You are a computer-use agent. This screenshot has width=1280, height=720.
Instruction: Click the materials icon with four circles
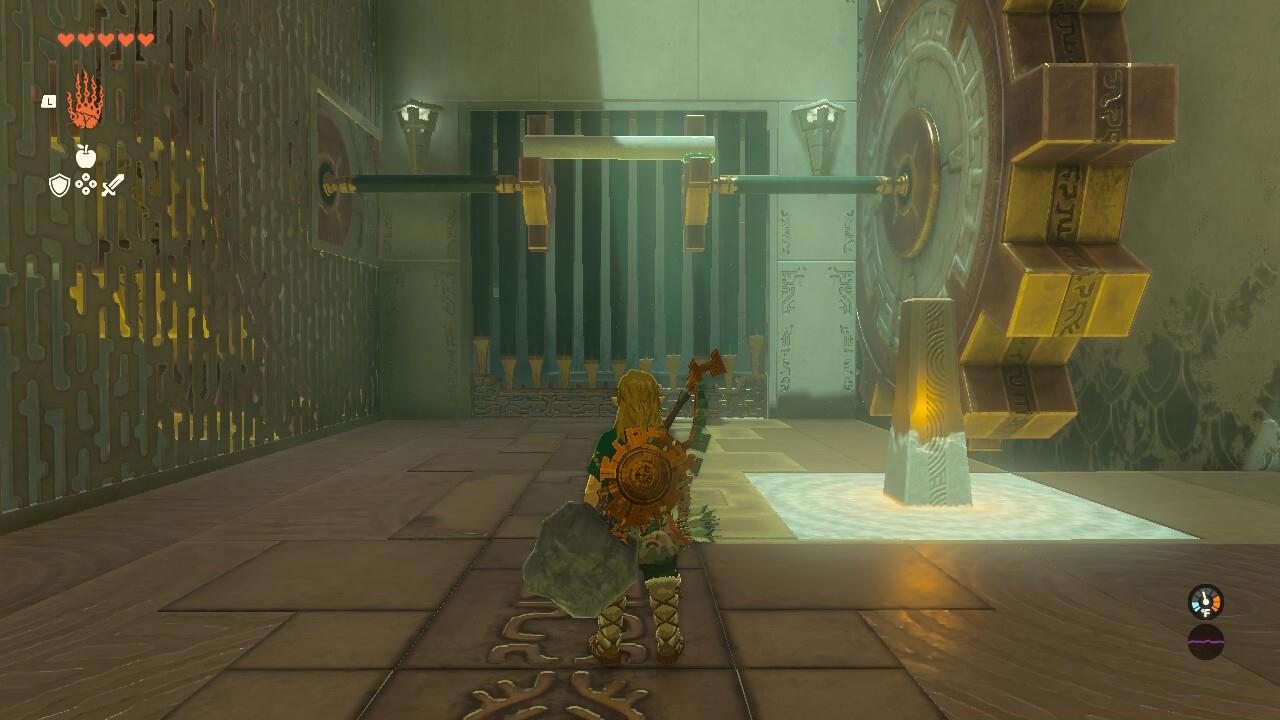(x=85, y=184)
